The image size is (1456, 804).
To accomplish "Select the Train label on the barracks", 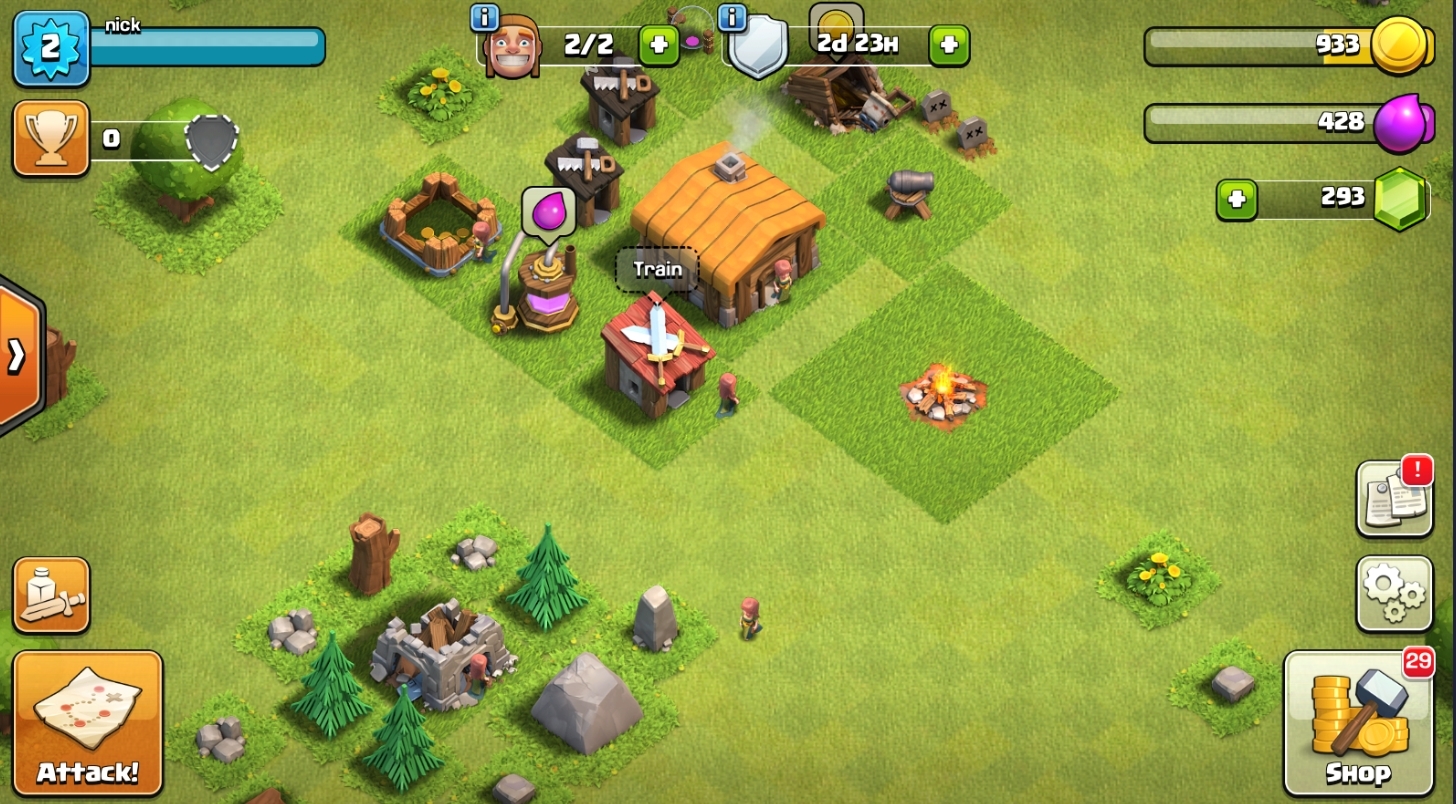I will coord(657,269).
